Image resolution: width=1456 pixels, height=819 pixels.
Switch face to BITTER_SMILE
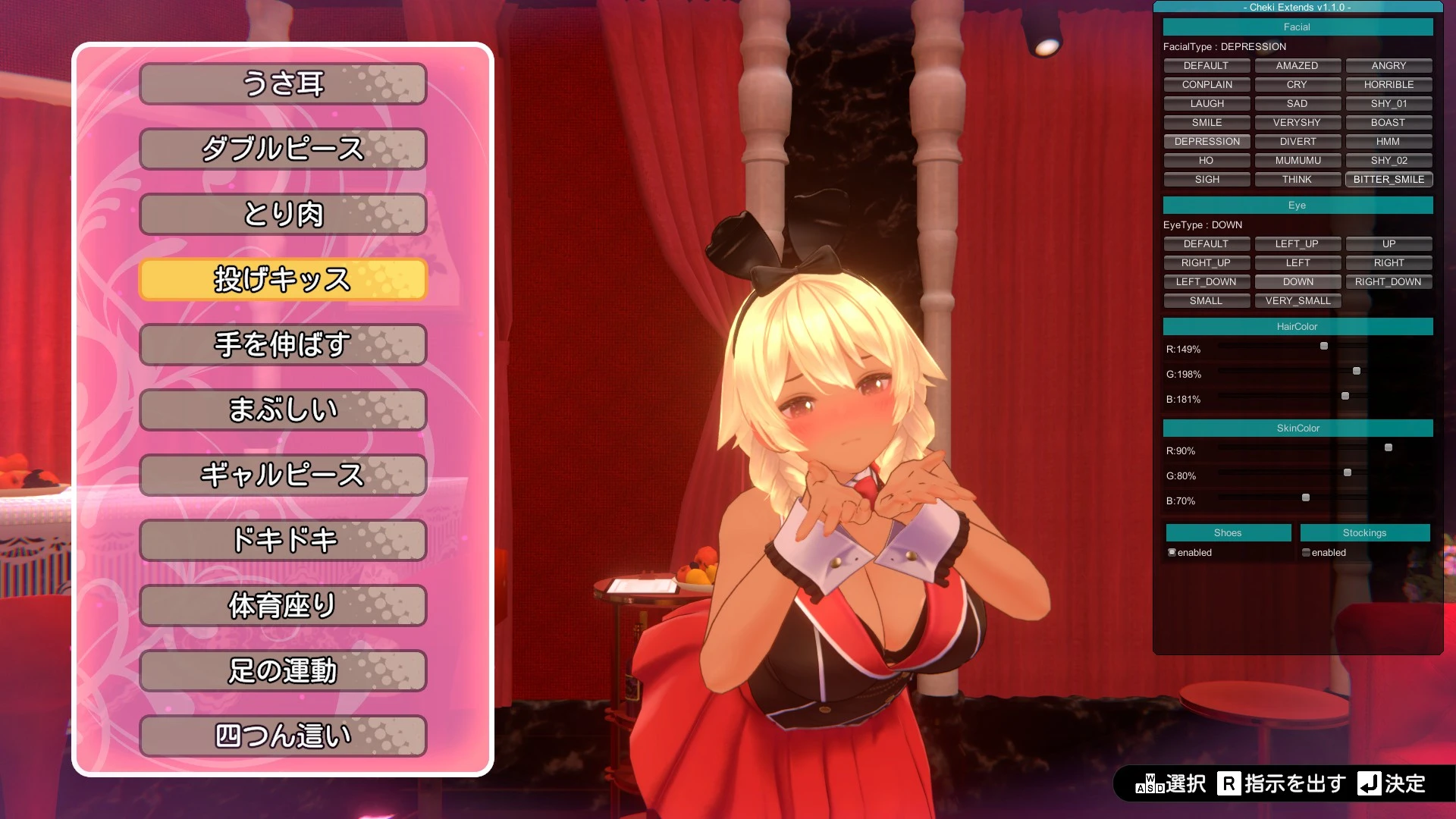[1389, 179]
